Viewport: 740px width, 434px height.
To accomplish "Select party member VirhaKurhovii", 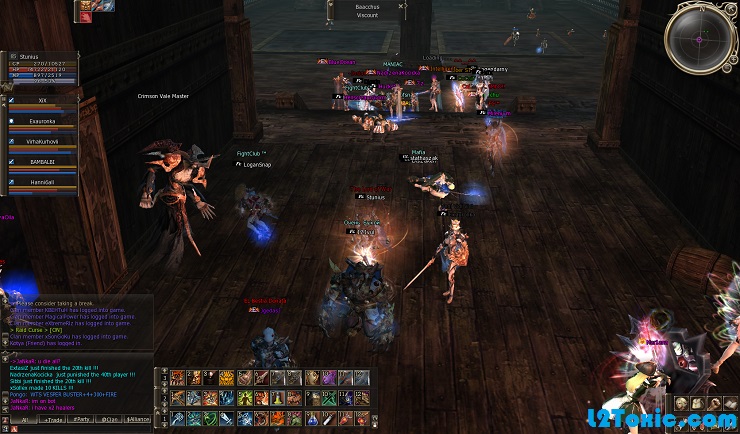I will point(42,143).
